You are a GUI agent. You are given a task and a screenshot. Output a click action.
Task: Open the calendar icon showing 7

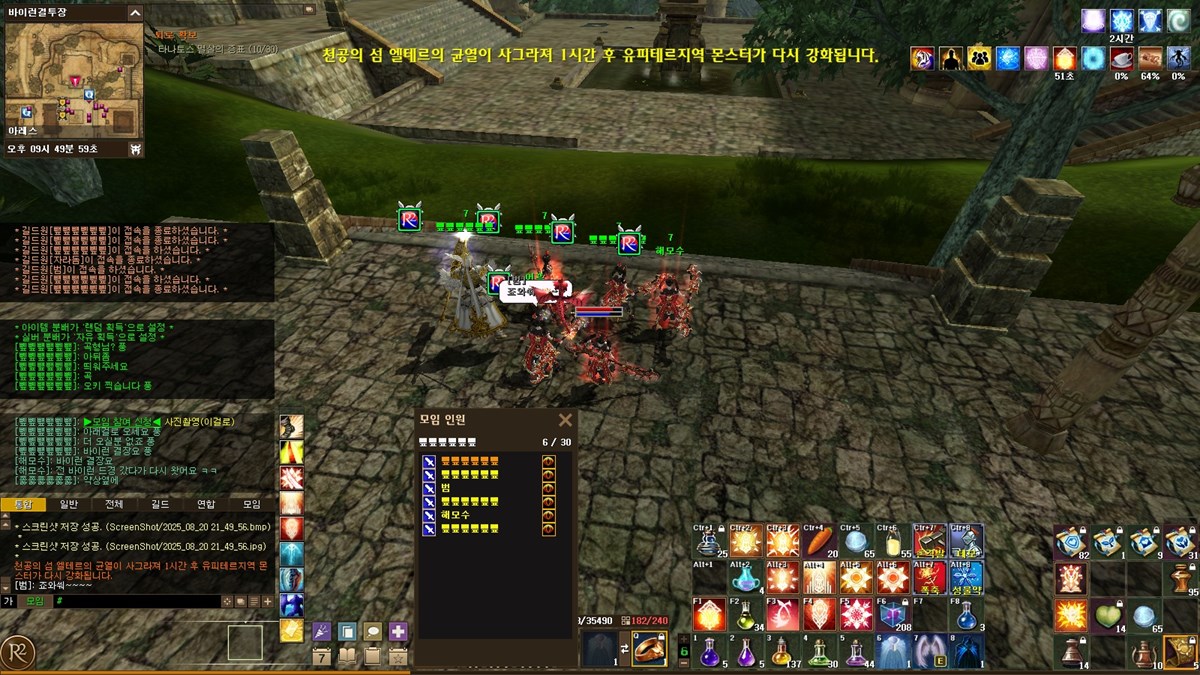pyautogui.click(x=322, y=657)
